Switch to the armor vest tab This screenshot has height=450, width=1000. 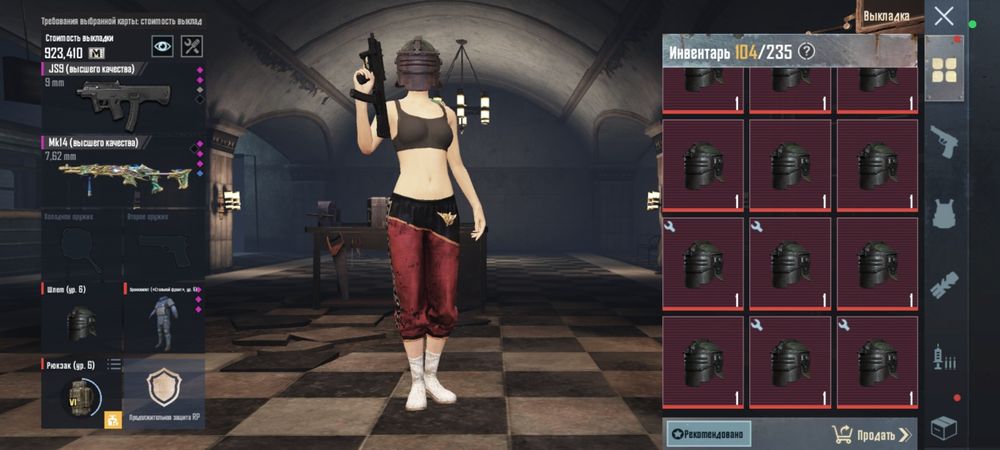click(943, 213)
